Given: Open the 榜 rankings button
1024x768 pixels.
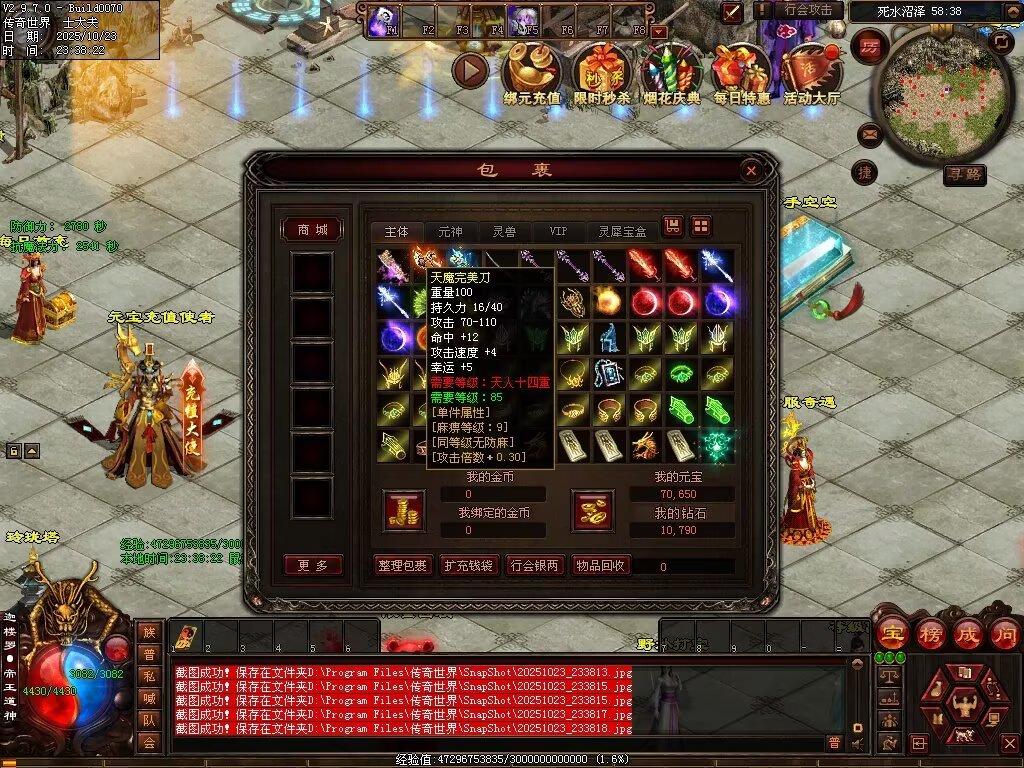Looking at the screenshot, I should (x=929, y=634).
